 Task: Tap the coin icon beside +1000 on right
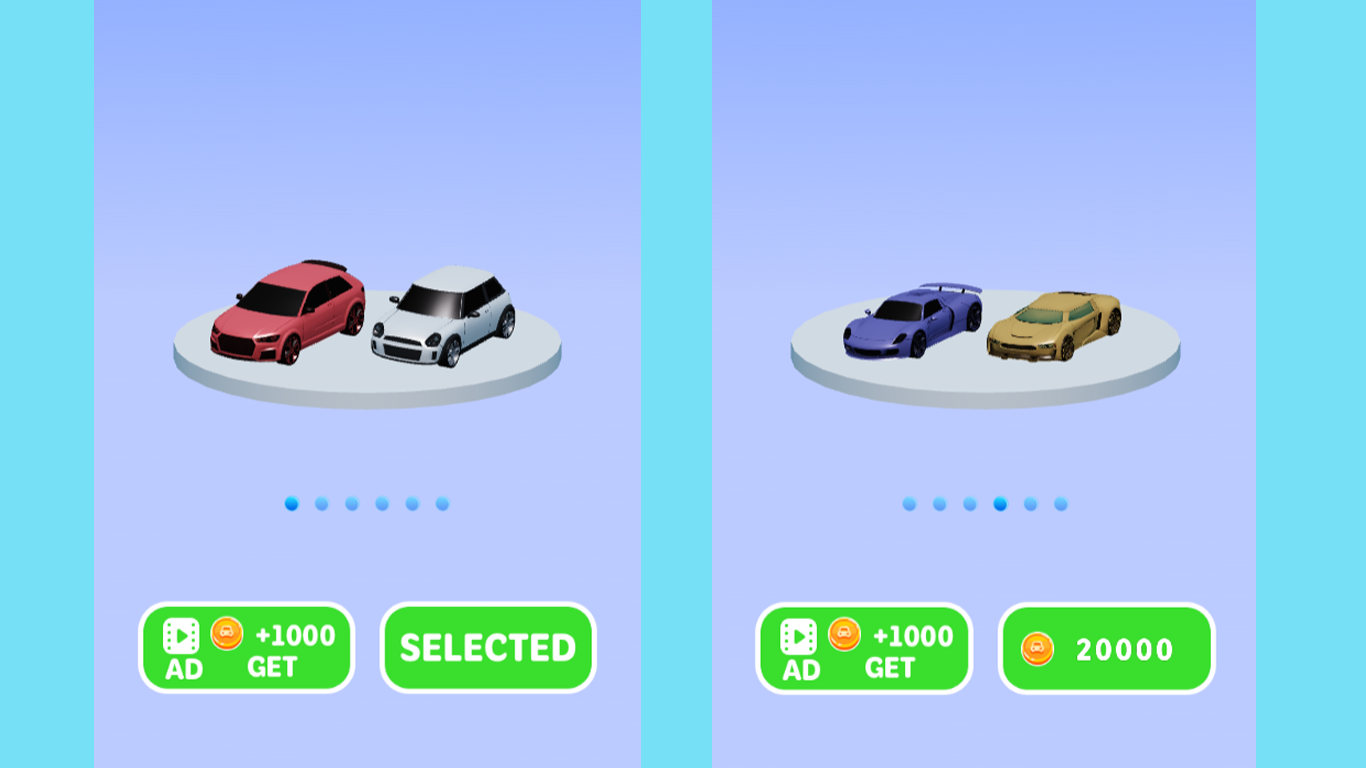[x=845, y=634]
